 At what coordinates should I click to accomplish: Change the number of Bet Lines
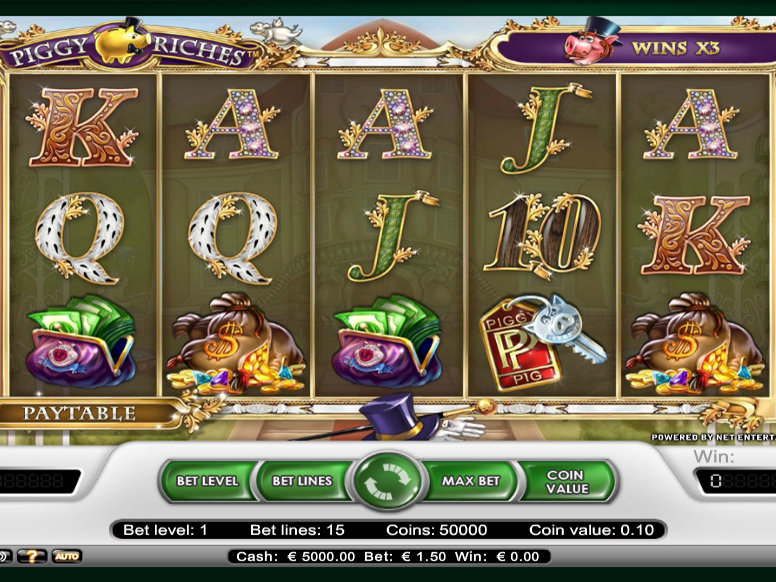coord(302,481)
